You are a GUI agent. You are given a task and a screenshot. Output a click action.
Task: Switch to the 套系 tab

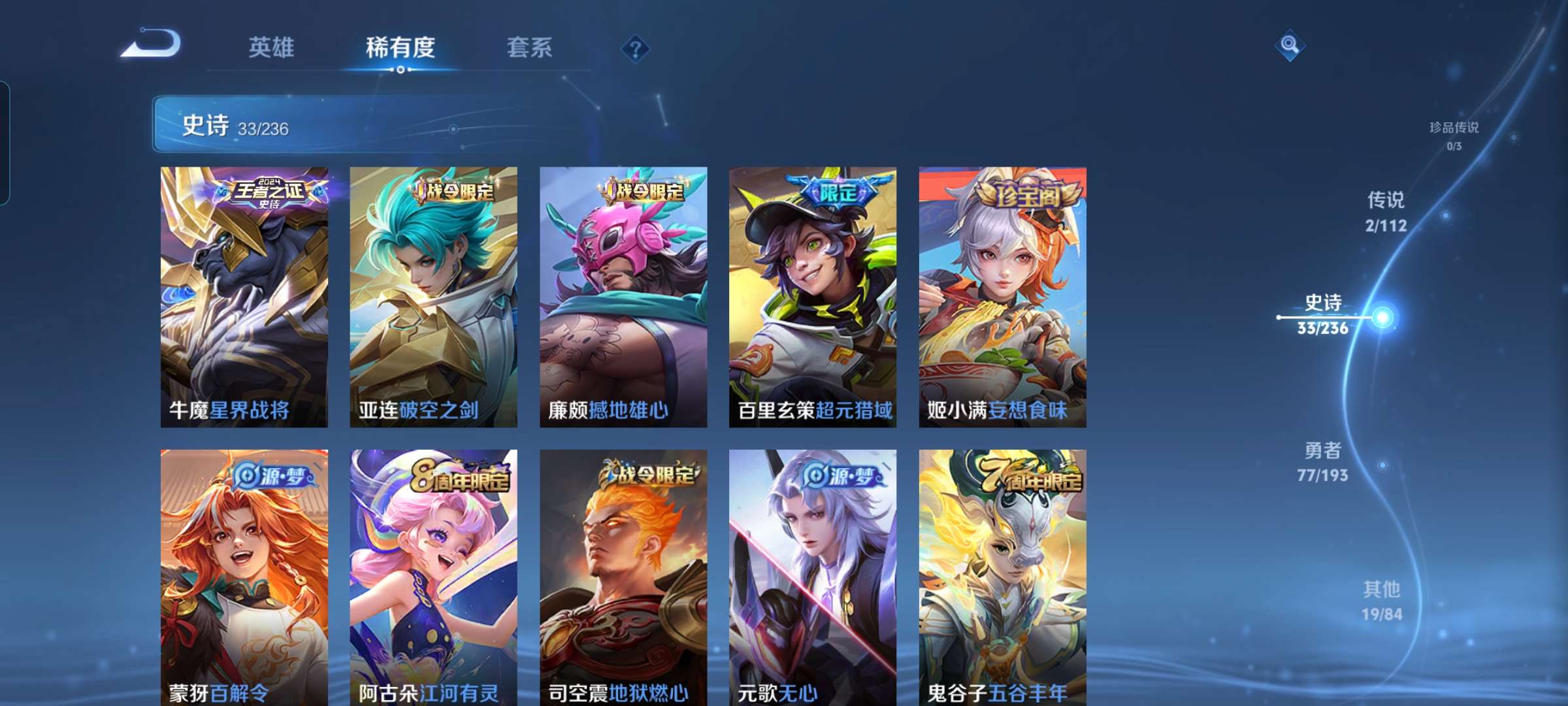(531, 48)
